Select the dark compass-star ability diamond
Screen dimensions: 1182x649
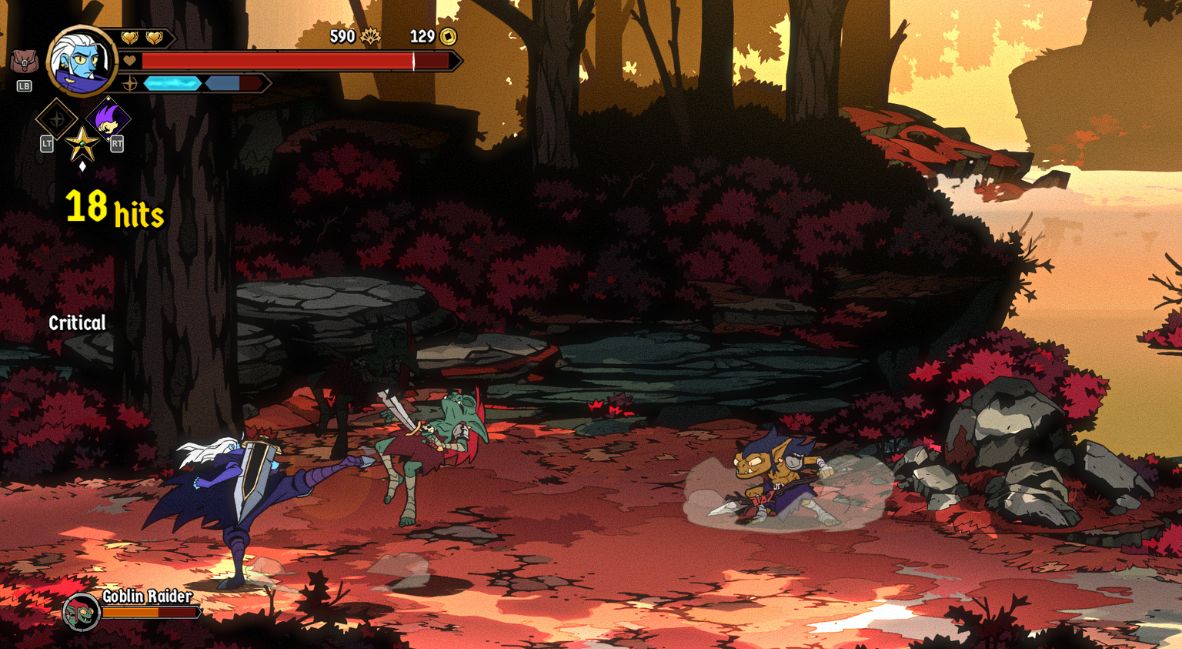coord(57,119)
